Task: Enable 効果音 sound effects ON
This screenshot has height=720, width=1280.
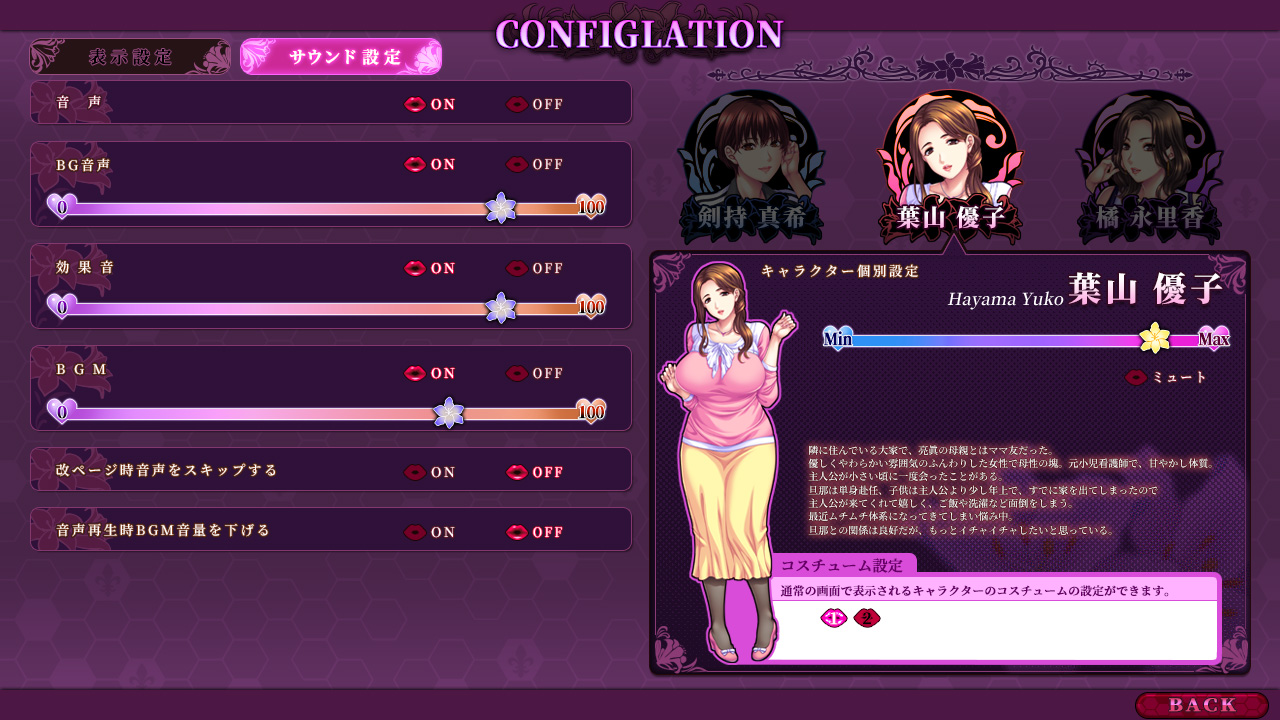Action: [430, 268]
